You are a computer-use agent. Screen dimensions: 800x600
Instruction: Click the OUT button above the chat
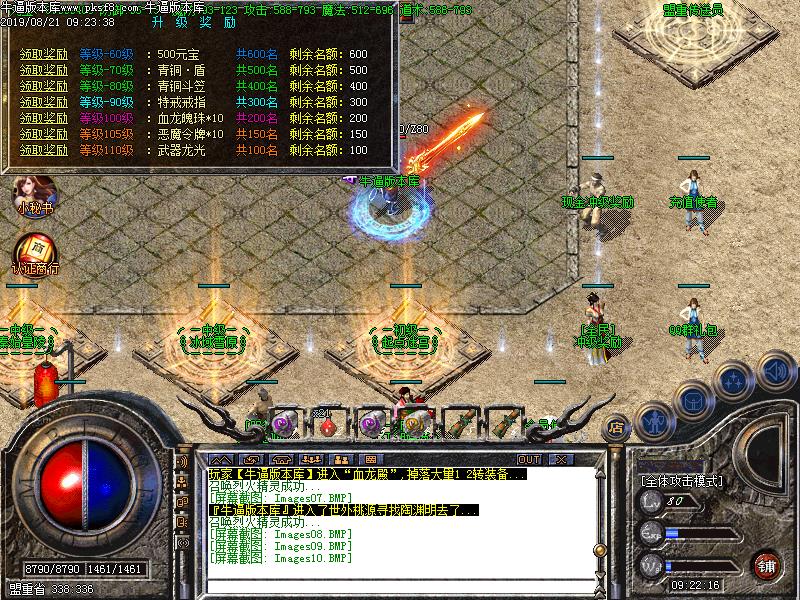(x=528, y=459)
